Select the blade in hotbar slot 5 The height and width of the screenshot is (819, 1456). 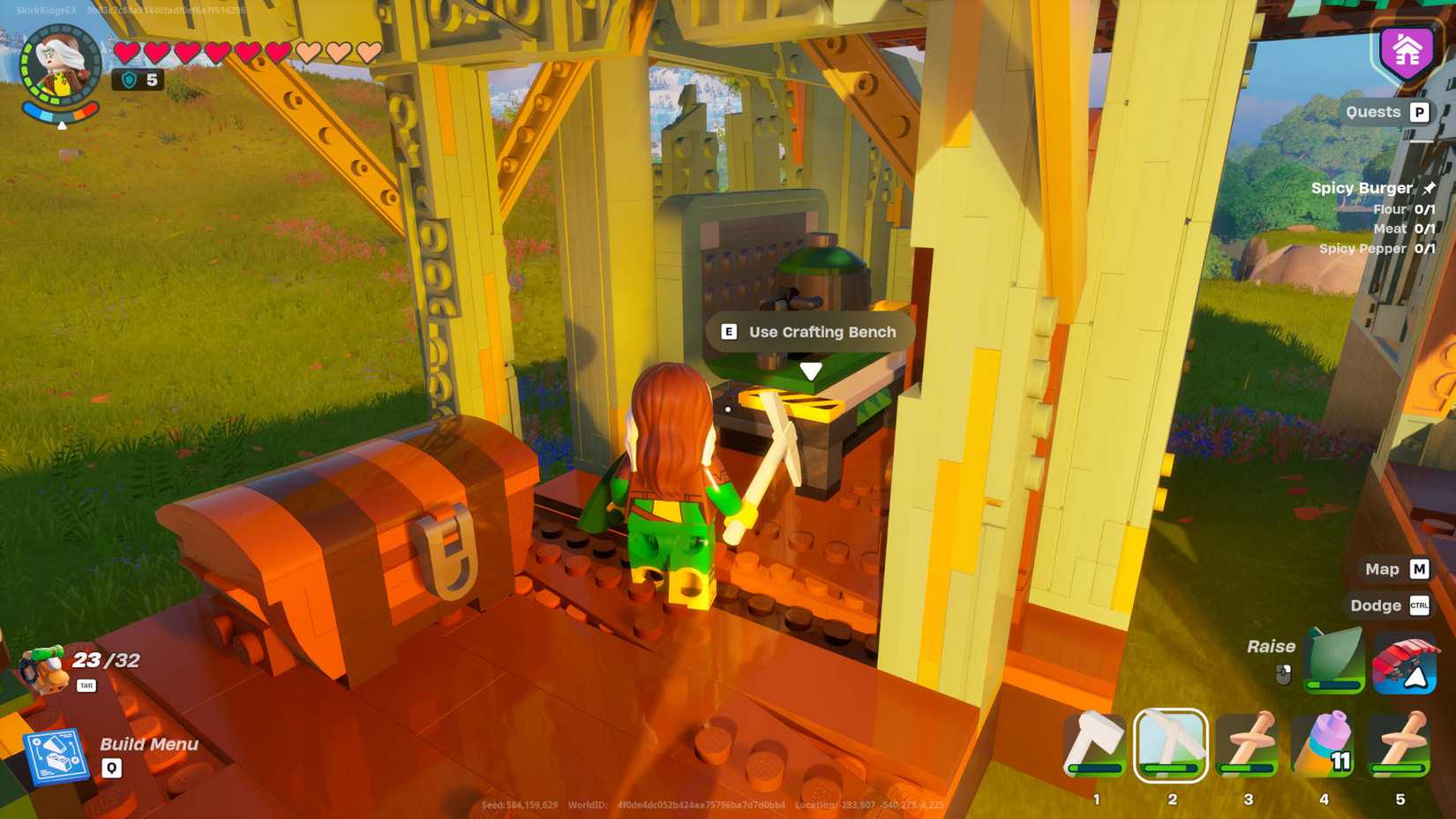pyautogui.click(x=1399, y=742)
